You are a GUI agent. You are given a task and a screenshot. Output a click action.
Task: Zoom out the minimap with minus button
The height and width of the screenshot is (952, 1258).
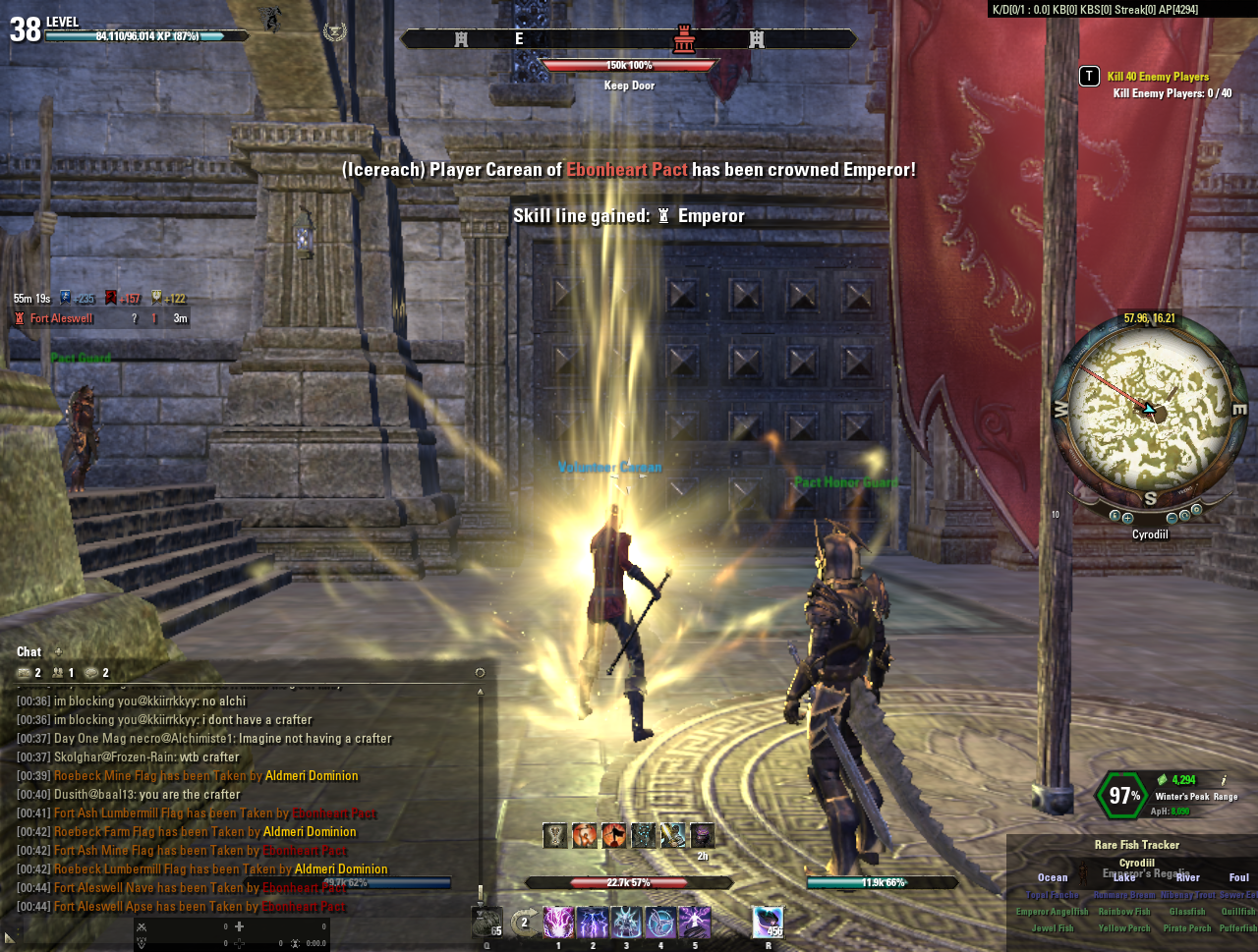click(1172, 518)
